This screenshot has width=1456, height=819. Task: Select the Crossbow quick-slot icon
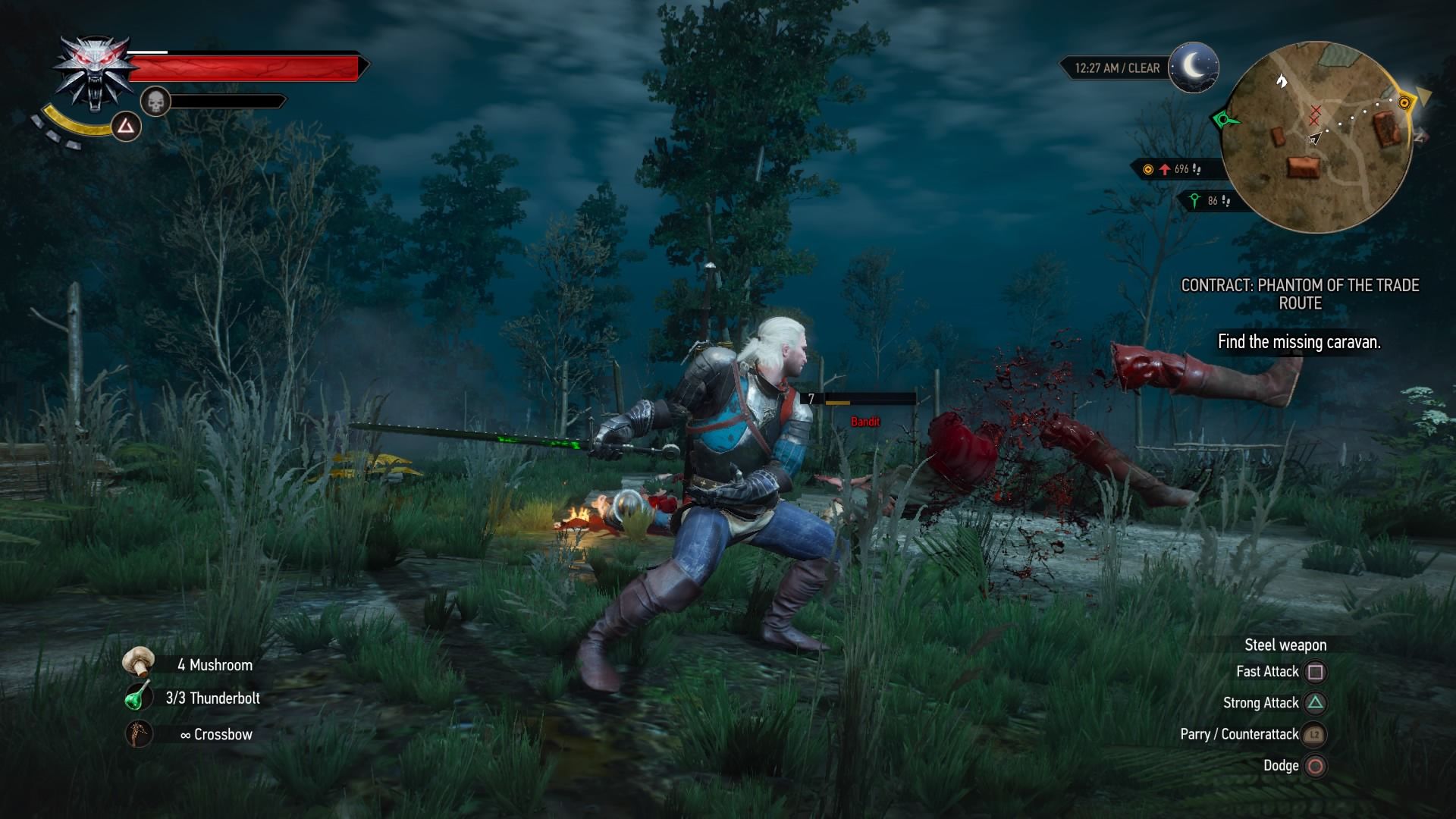coord(139,733)
